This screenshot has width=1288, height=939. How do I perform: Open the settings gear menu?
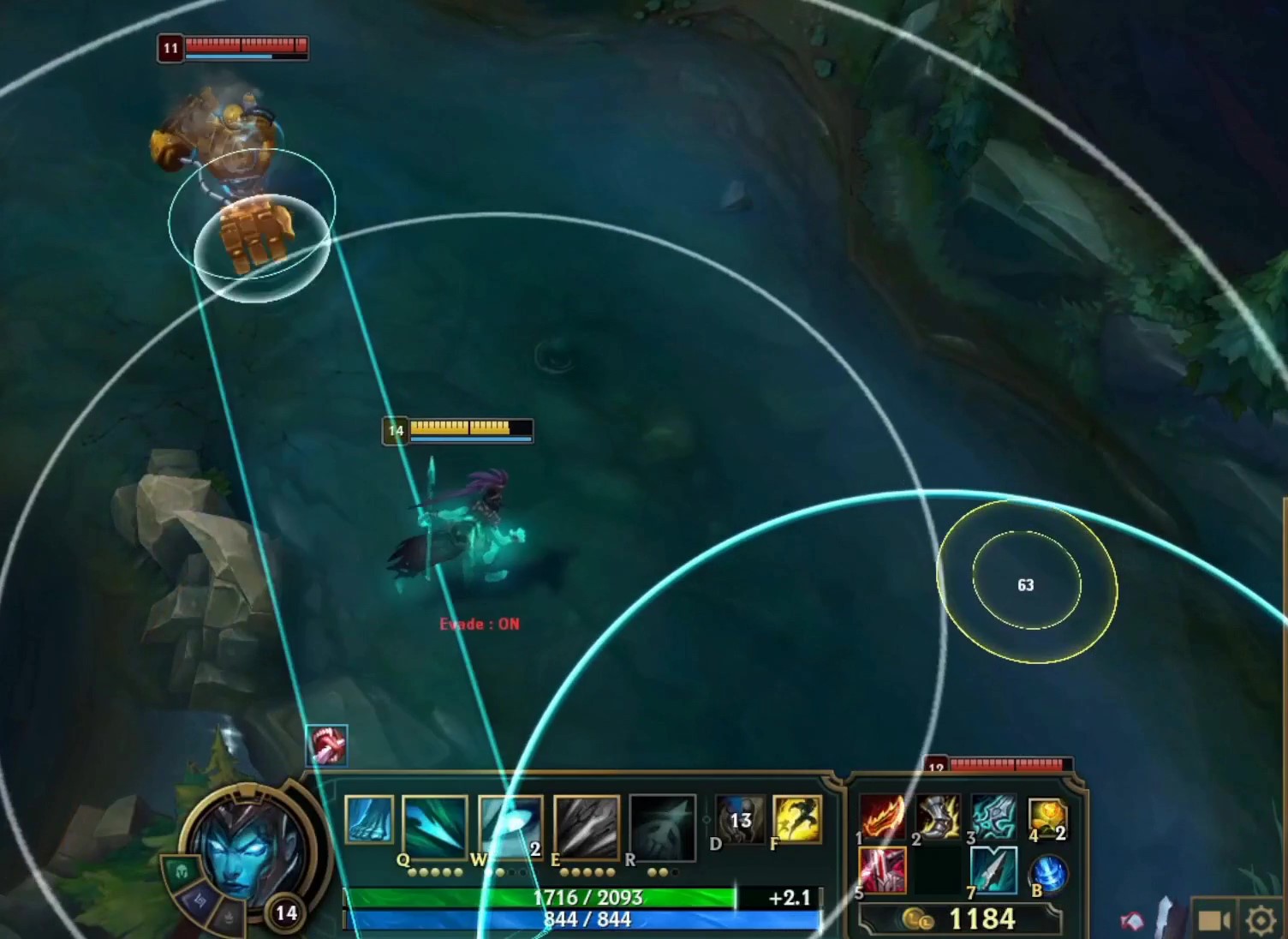(1260, 921)
